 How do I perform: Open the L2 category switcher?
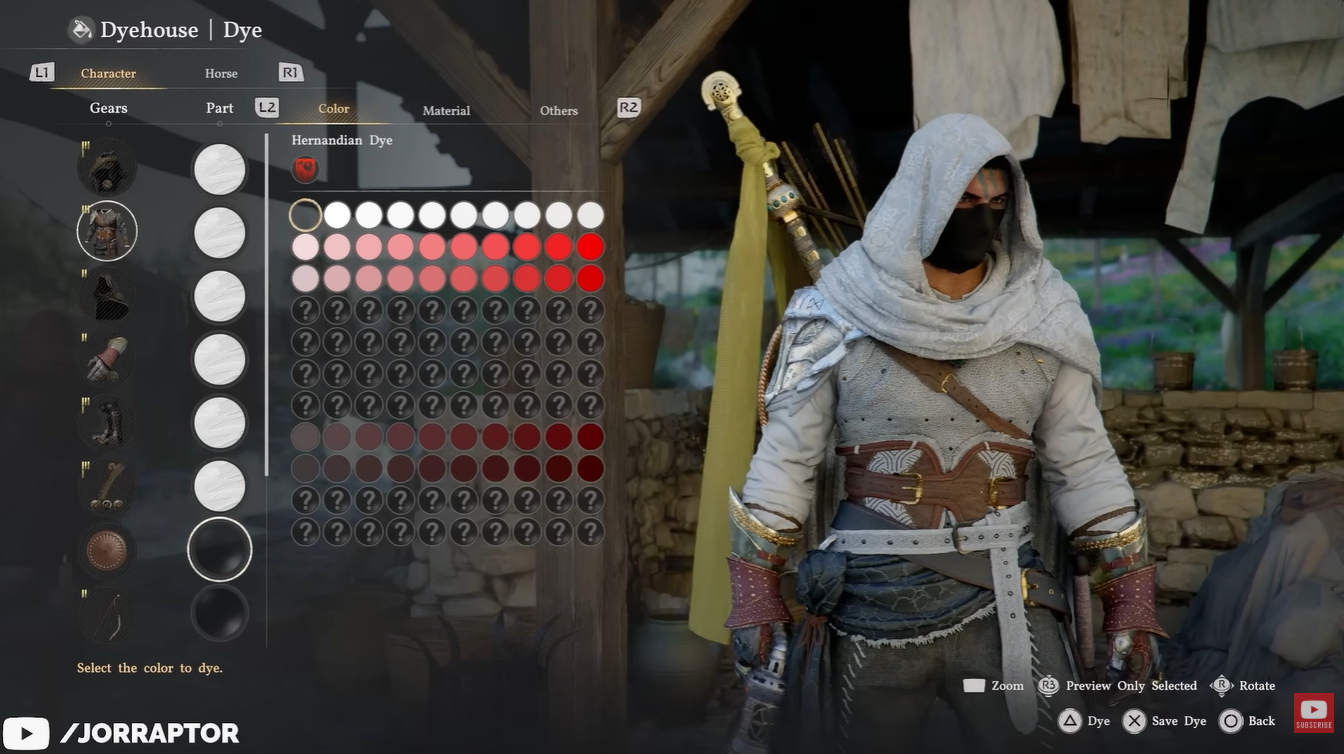(x=266, y=105)
